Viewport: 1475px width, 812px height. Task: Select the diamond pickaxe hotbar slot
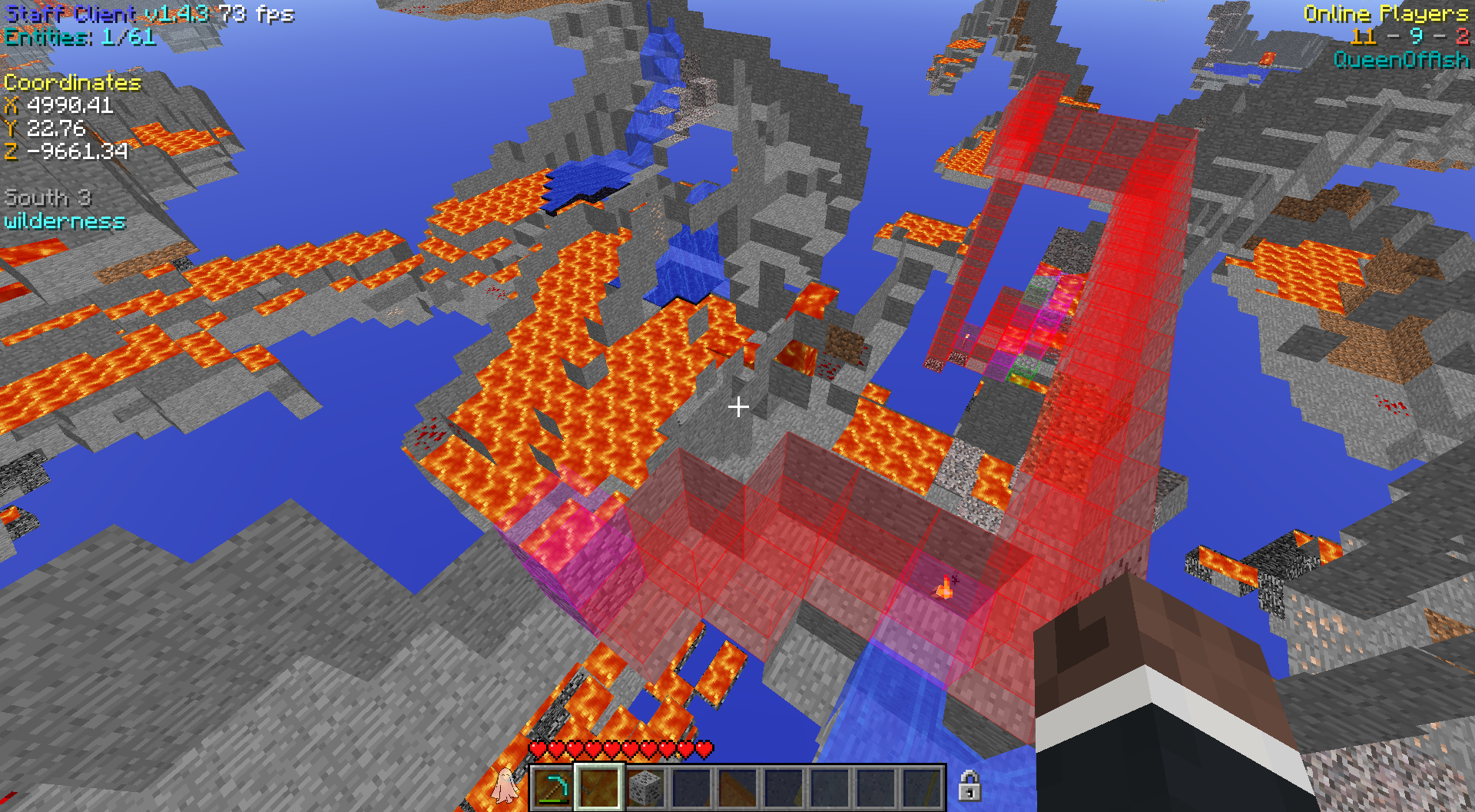coord(553,787)
